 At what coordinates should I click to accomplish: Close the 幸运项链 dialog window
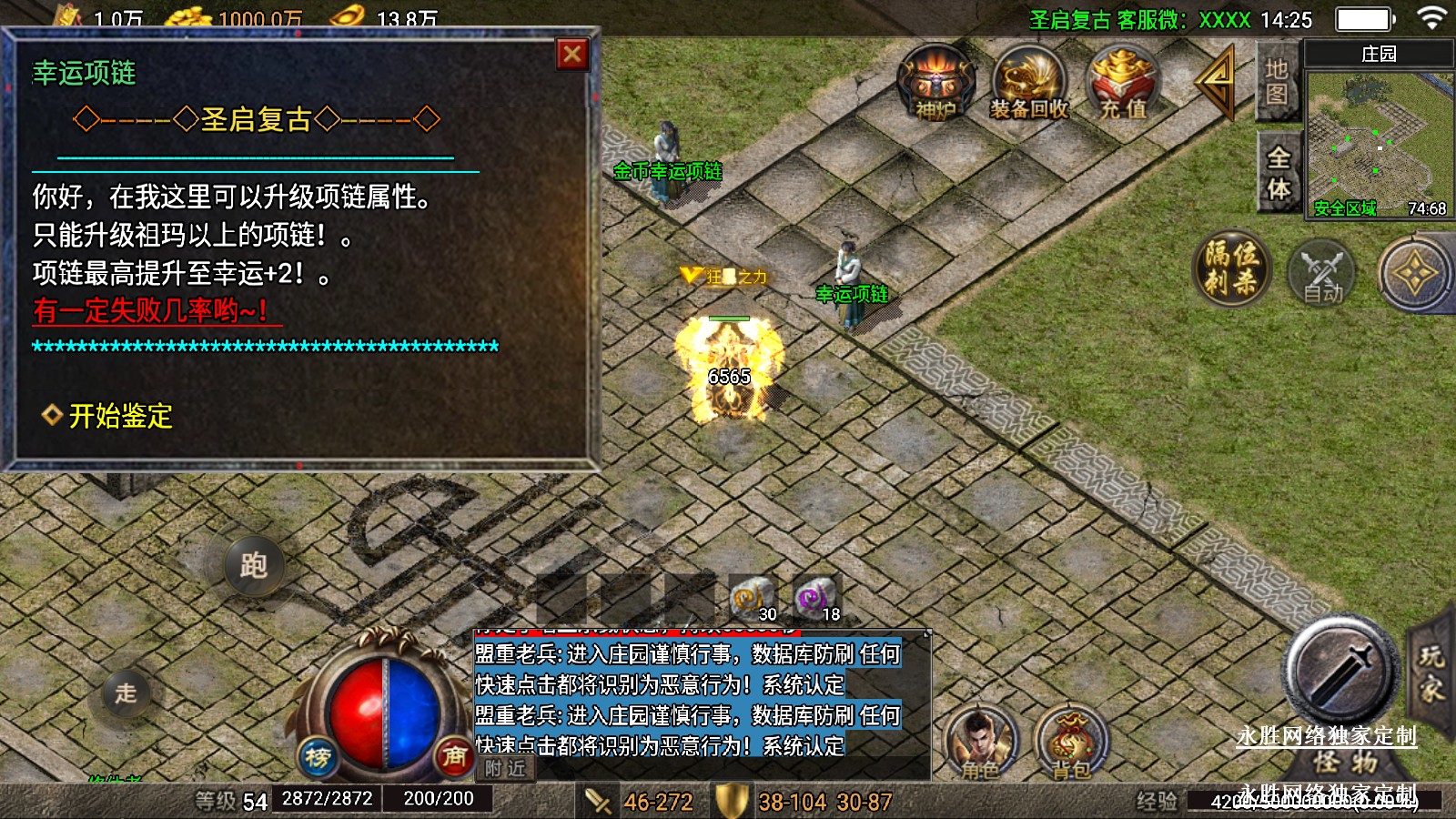tap(572, 55)
